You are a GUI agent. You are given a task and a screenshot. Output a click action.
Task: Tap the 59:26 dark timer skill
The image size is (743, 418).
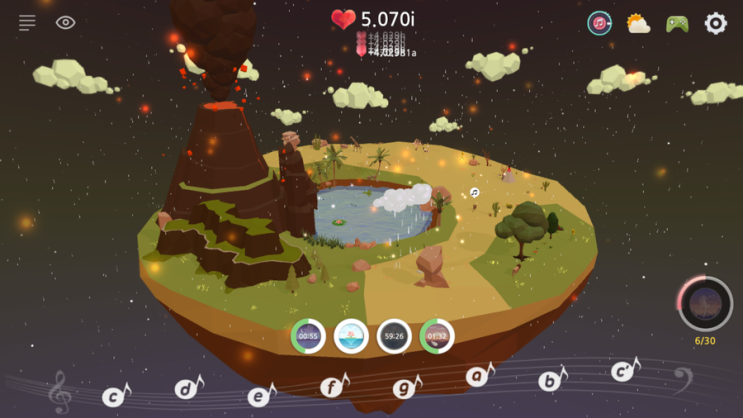[394, 336]
